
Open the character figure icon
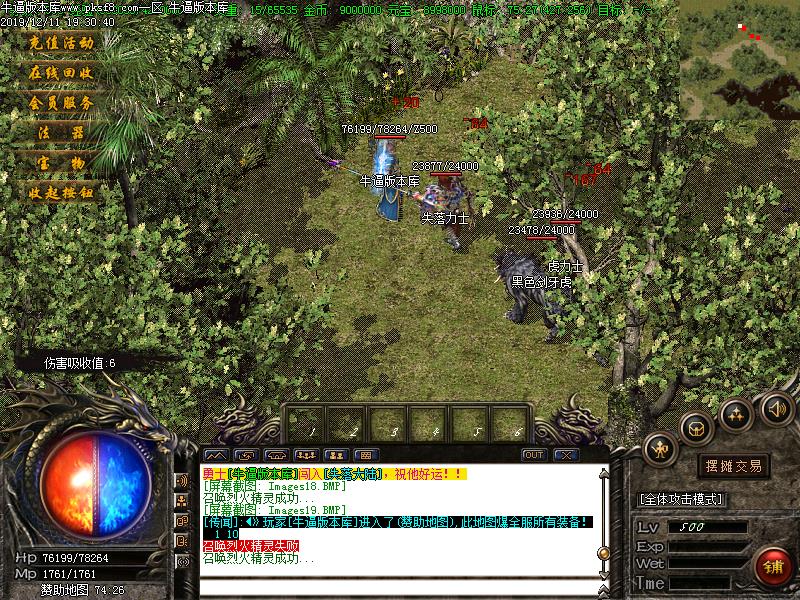(x=660, y=448)
